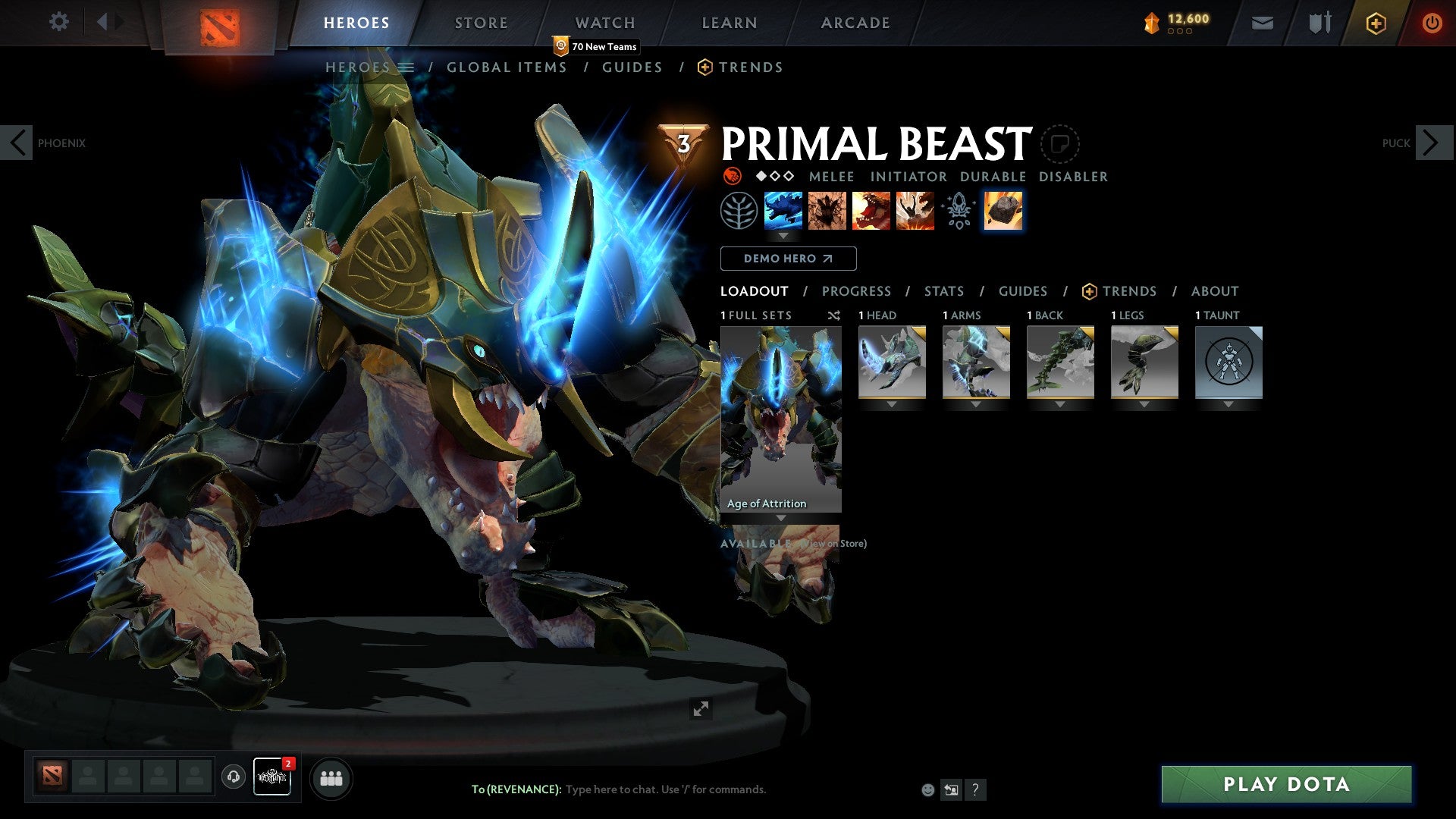
Task: Open the settings gear icon
Action: click(58, 22)
